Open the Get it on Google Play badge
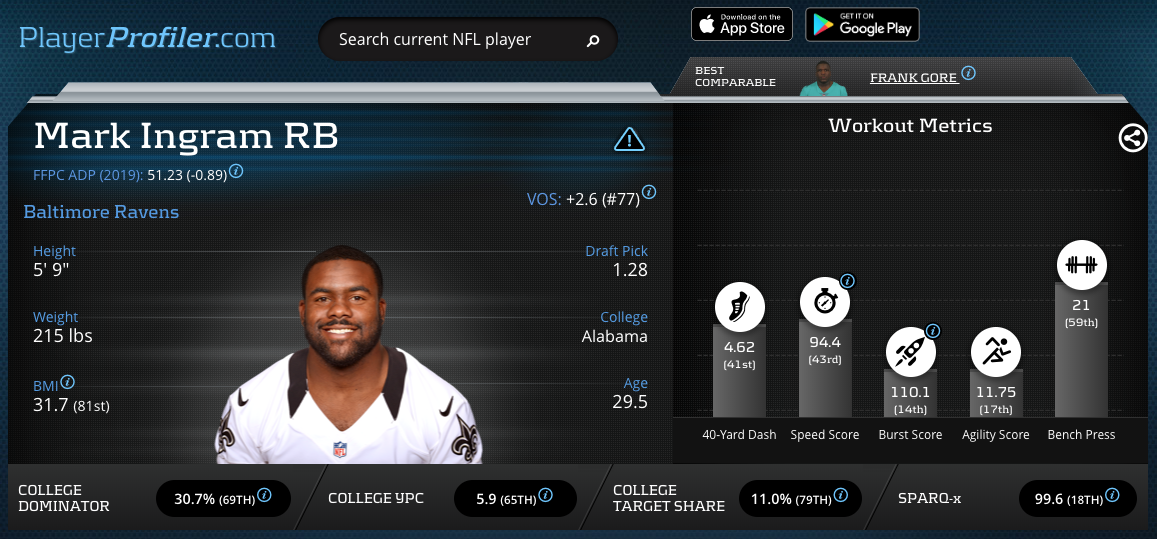1157x539 pixels. [862, 24]
